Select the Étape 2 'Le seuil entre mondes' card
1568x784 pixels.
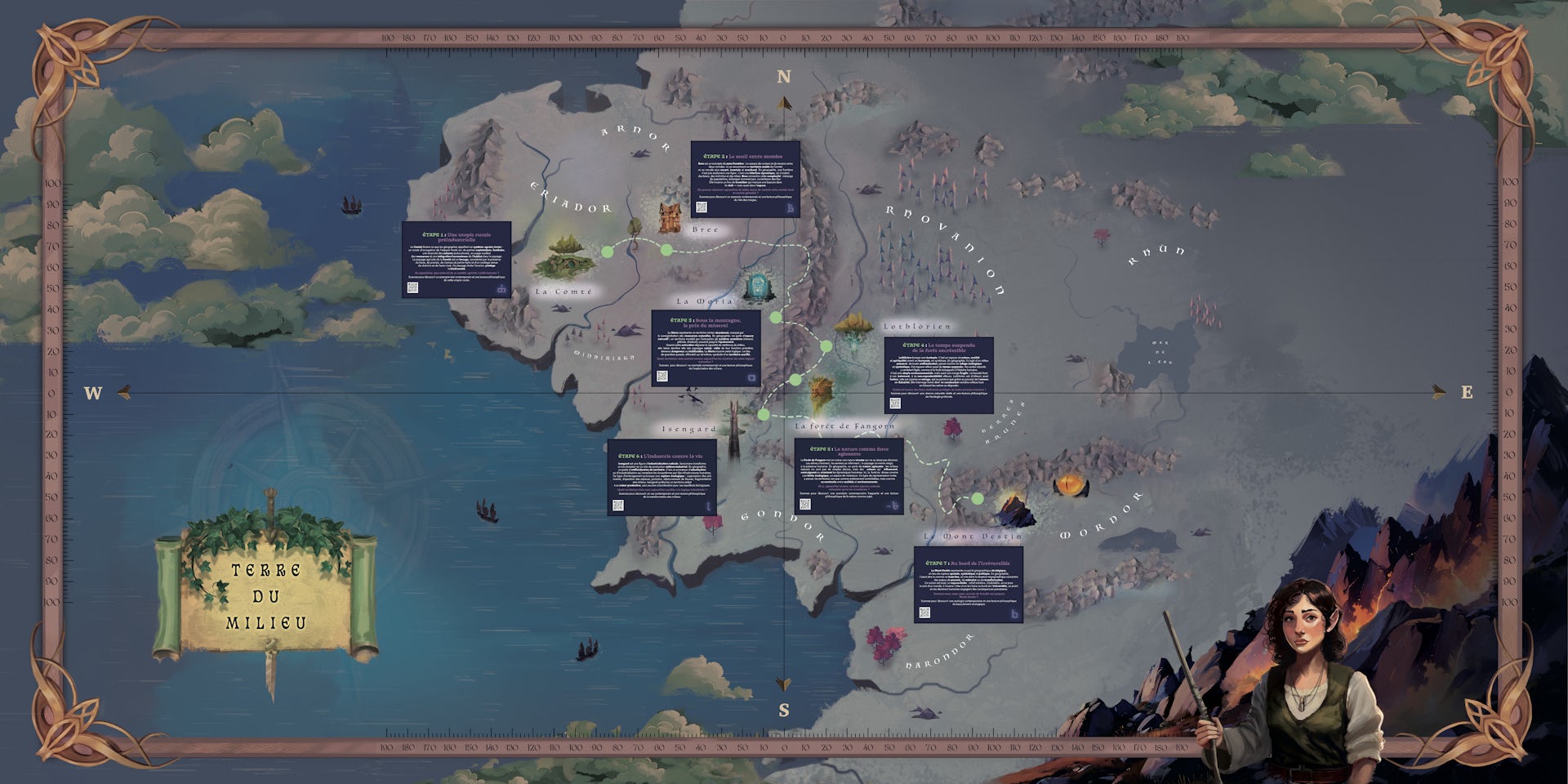pyautogui.click(x=745, y=178)
